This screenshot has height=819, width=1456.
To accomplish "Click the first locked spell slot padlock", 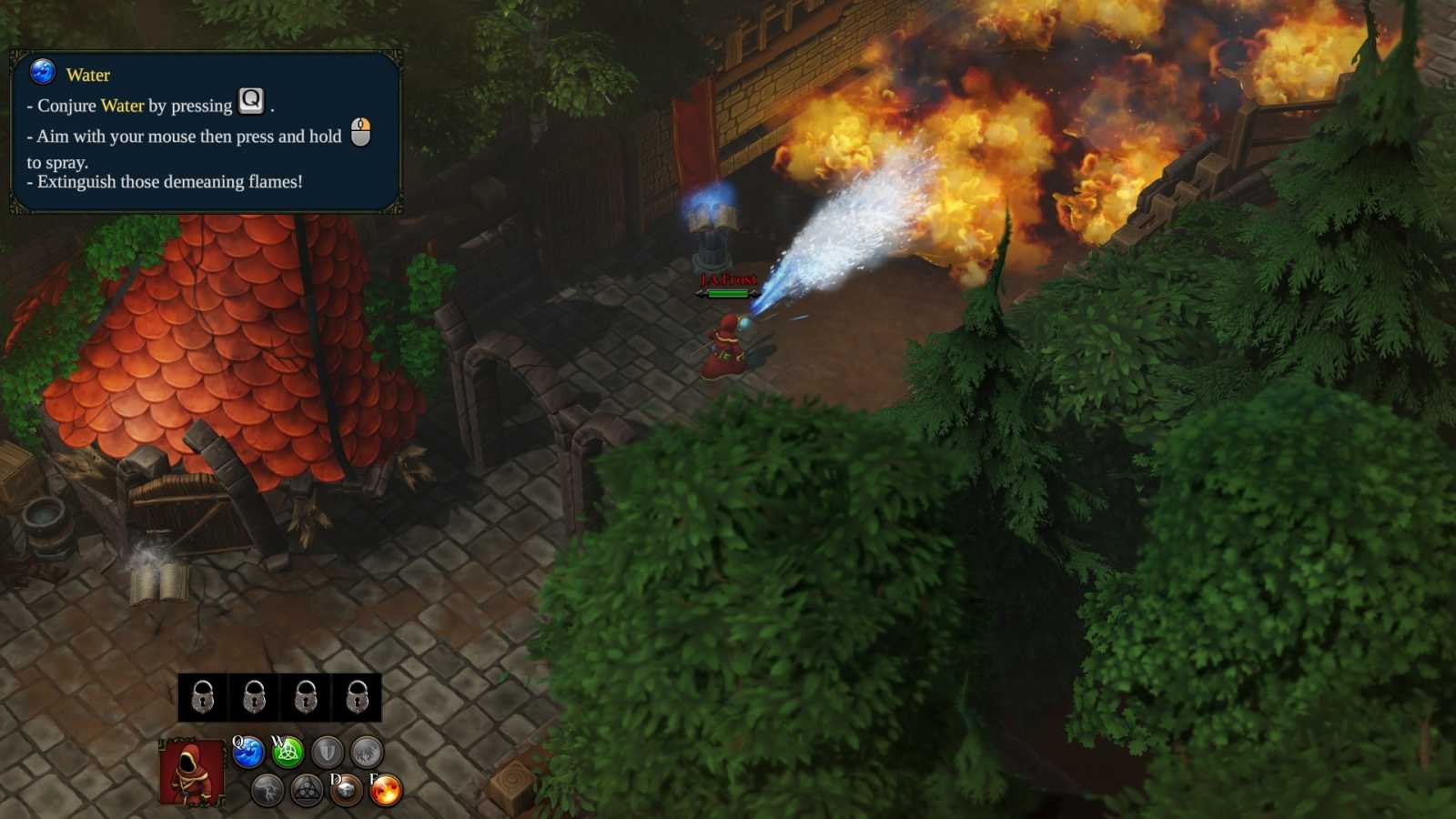I will (x=202, y=695).
